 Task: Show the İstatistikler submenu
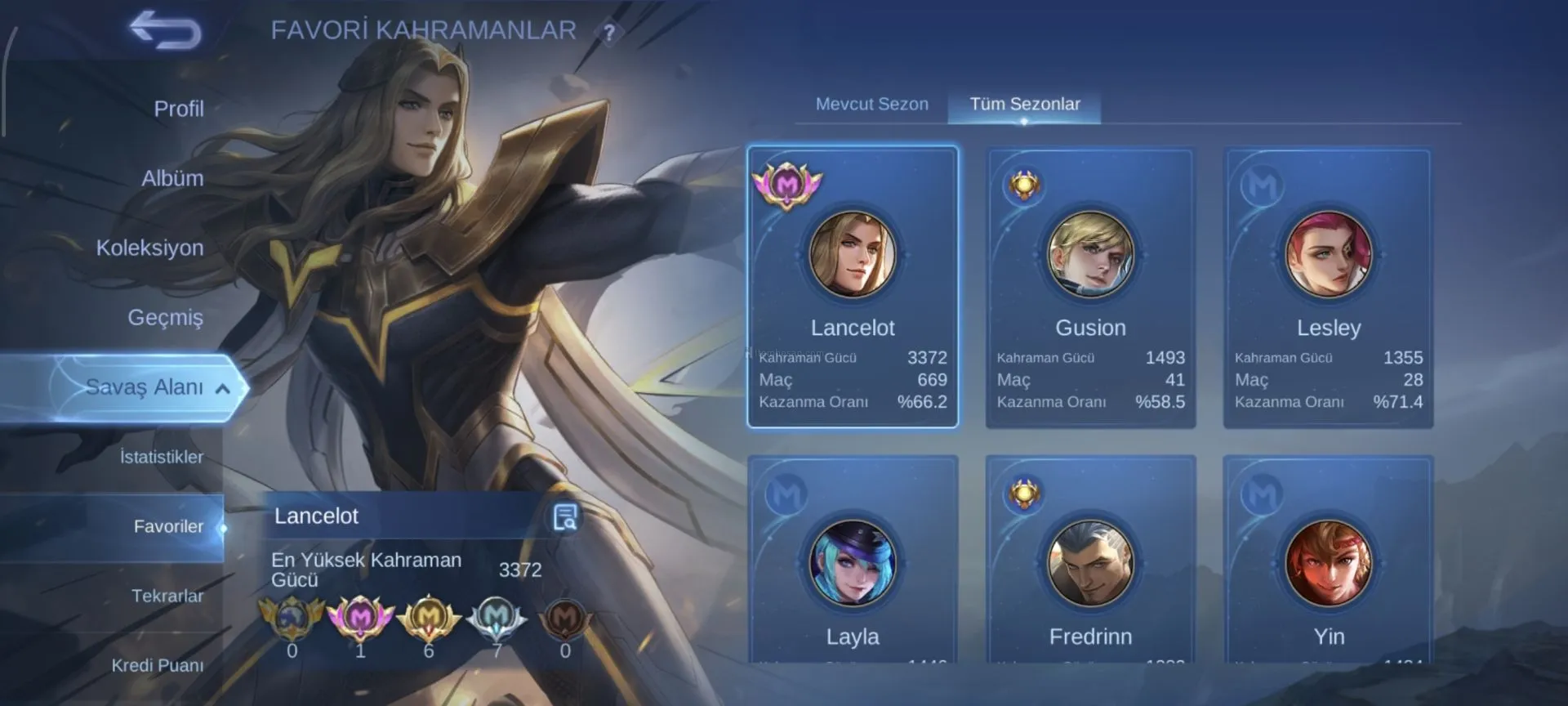161,457
